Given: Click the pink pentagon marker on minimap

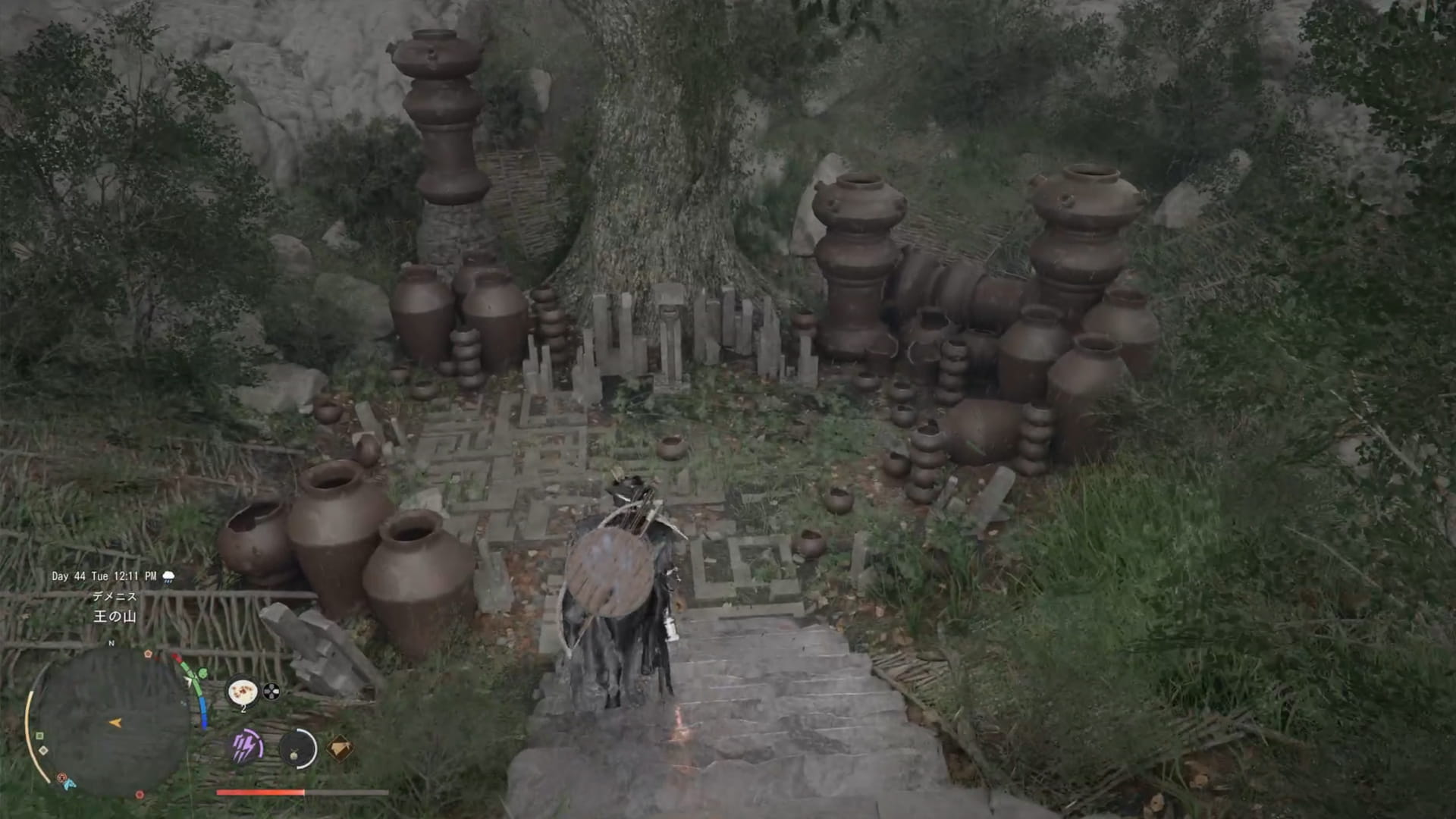Looking at the screenshot, I should point(148,654).
